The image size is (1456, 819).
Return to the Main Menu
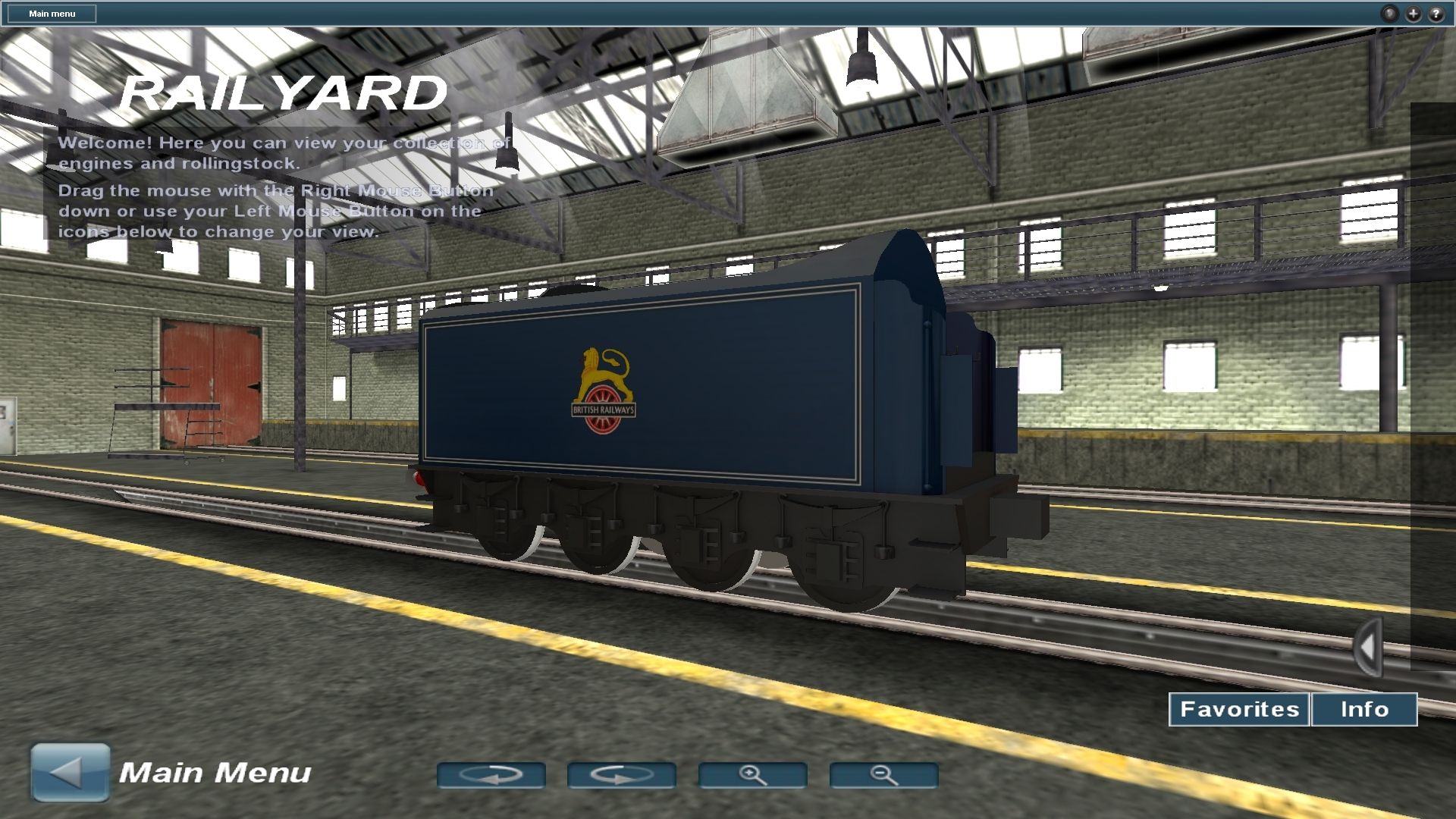[x=216, y=771]
